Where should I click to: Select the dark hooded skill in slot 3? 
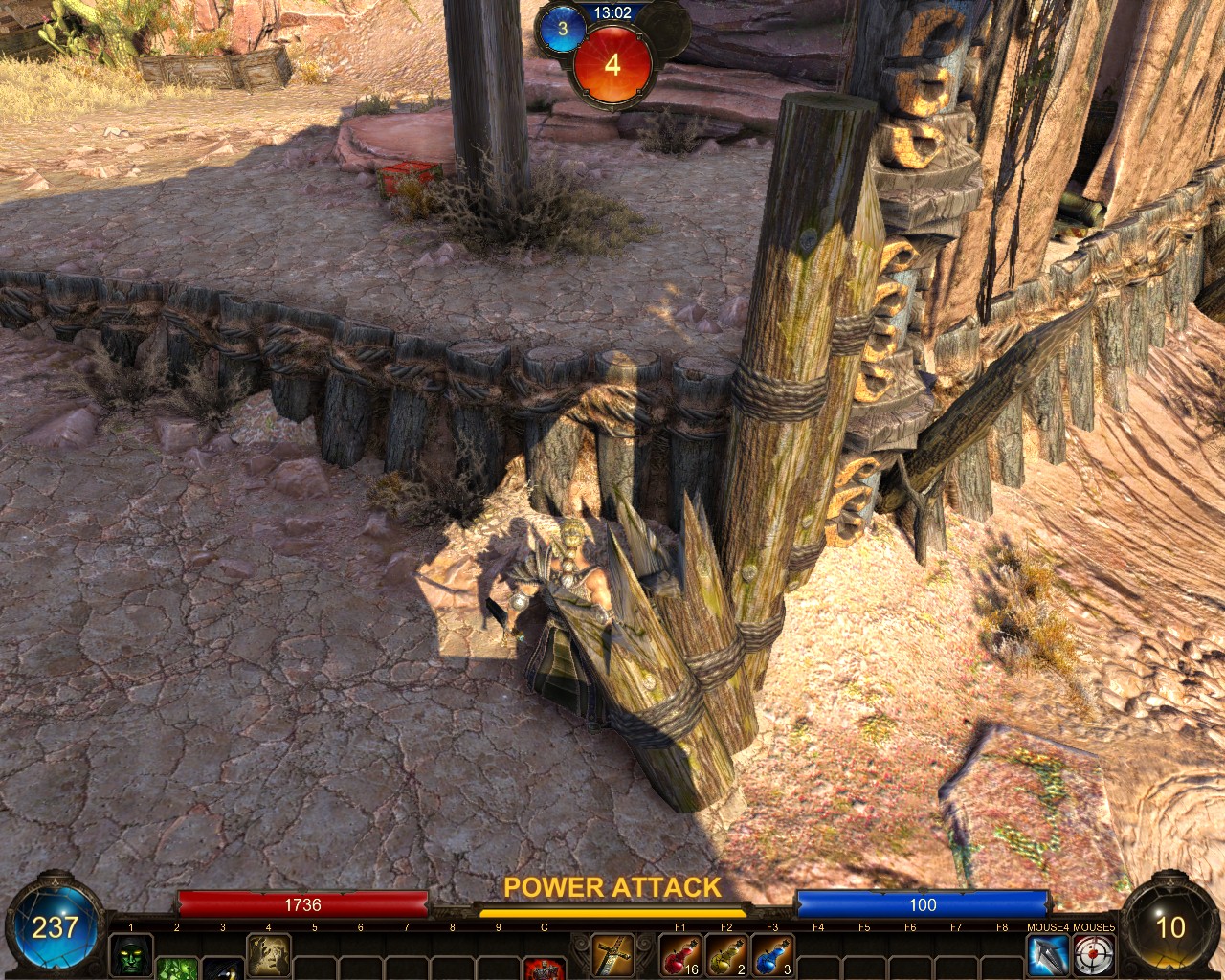223,969
